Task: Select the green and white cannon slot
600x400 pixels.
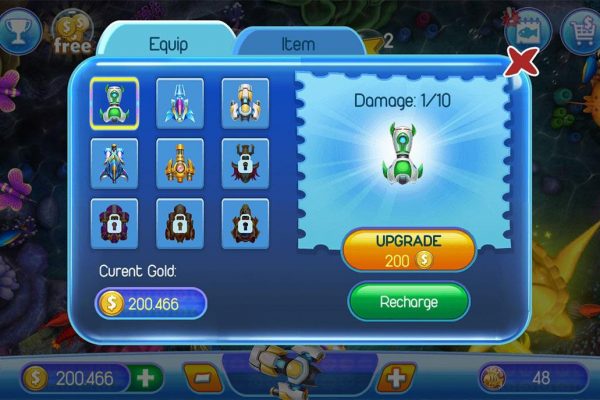Action: click(x=113, y=103)
